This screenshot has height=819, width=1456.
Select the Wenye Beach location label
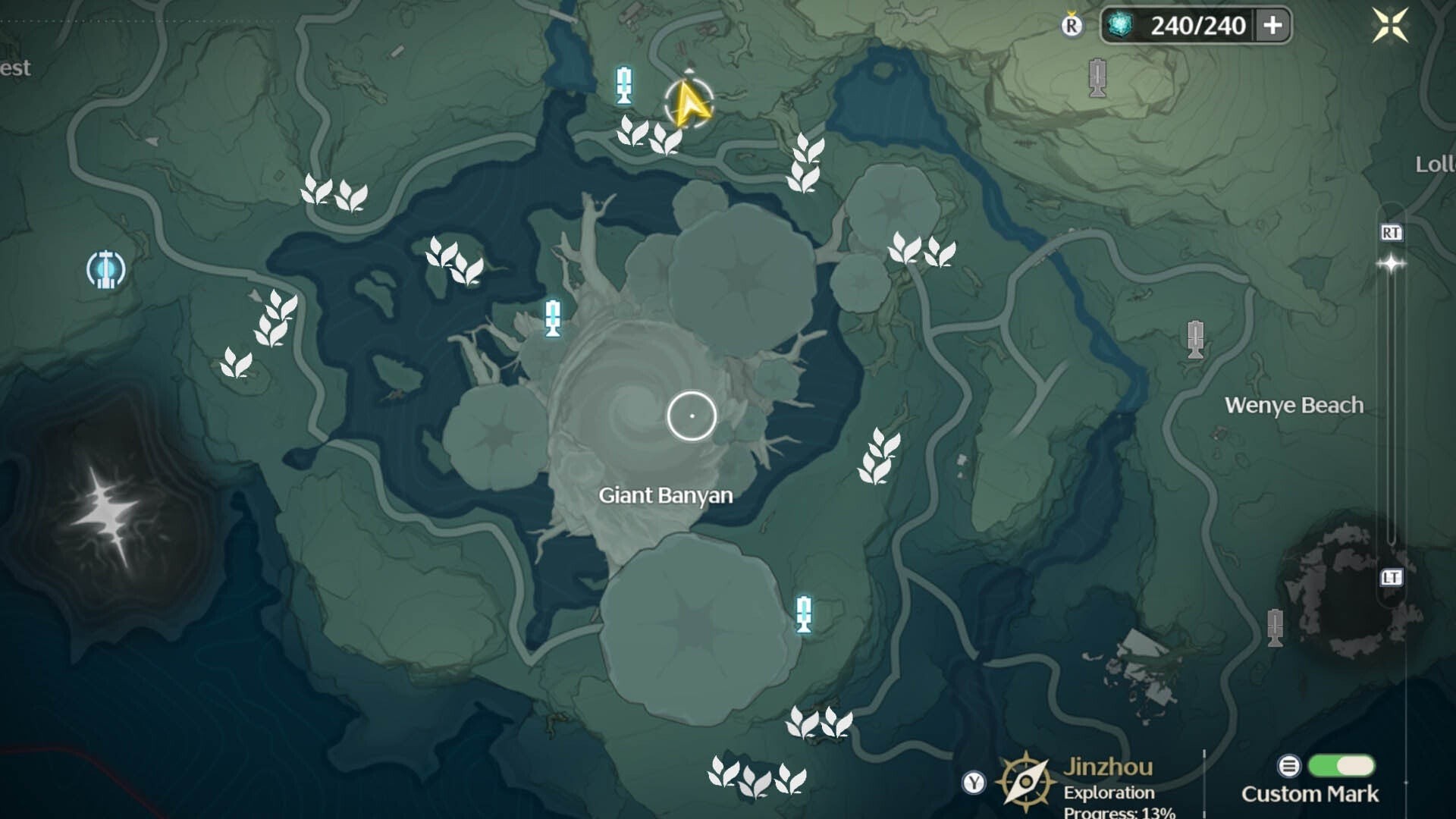[x=1294, y=405]
